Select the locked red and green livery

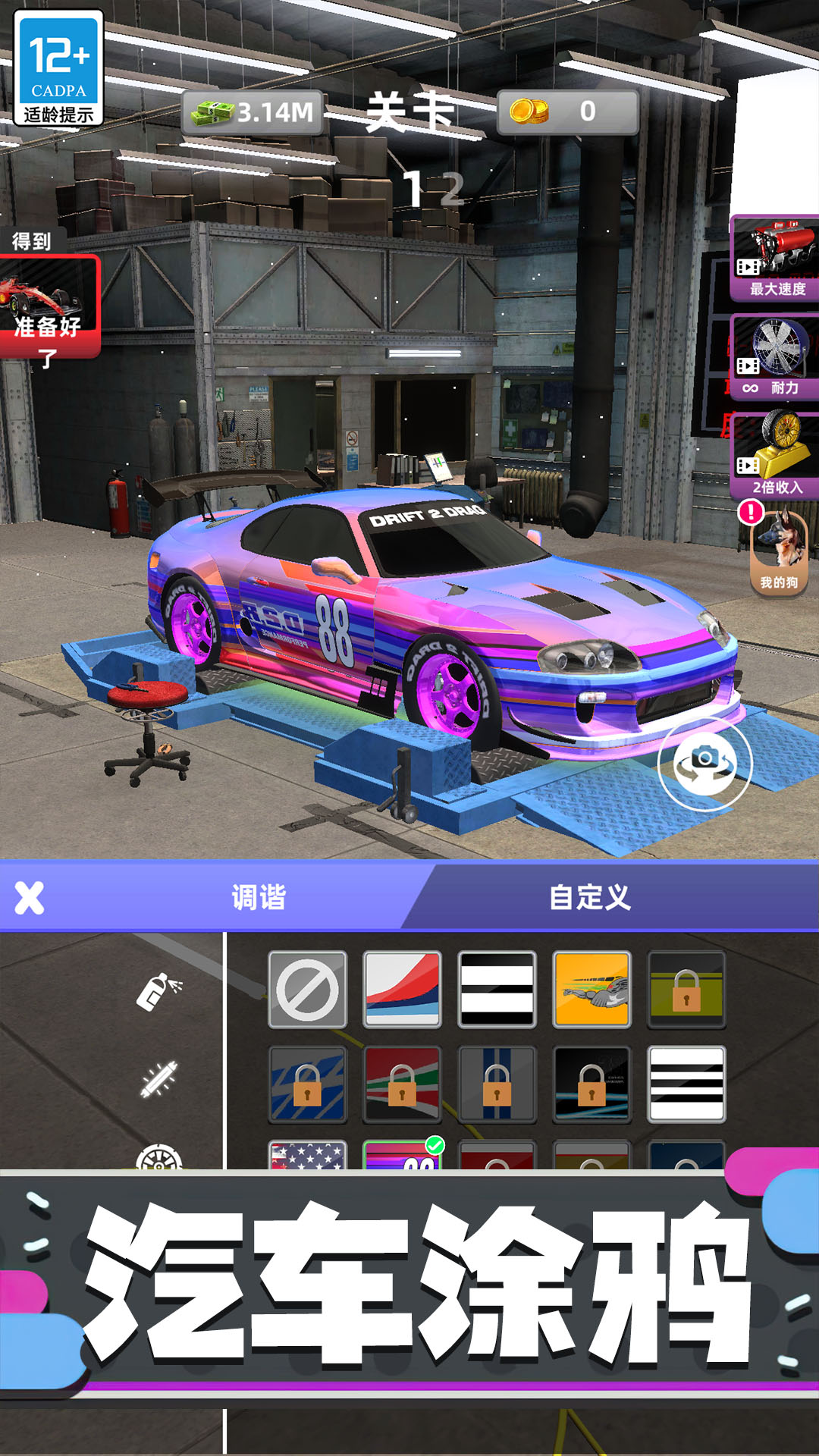click(x=402, y=1084)
